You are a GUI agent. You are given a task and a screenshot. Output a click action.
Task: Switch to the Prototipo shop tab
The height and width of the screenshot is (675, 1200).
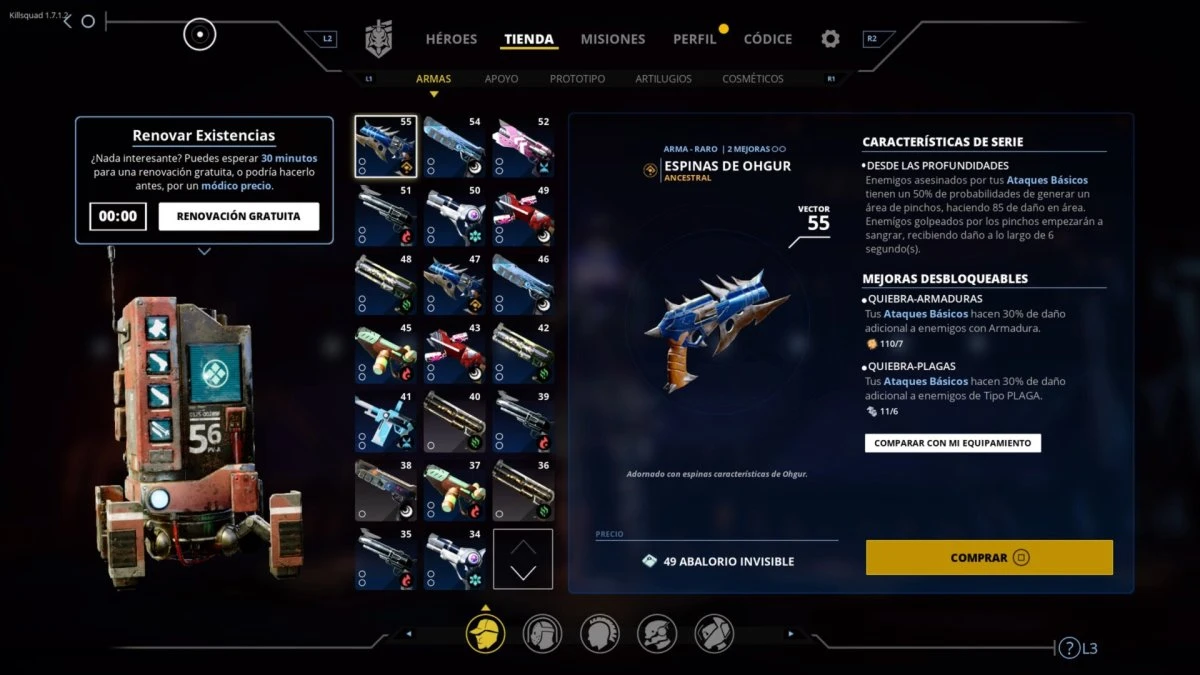pos(577,78)
